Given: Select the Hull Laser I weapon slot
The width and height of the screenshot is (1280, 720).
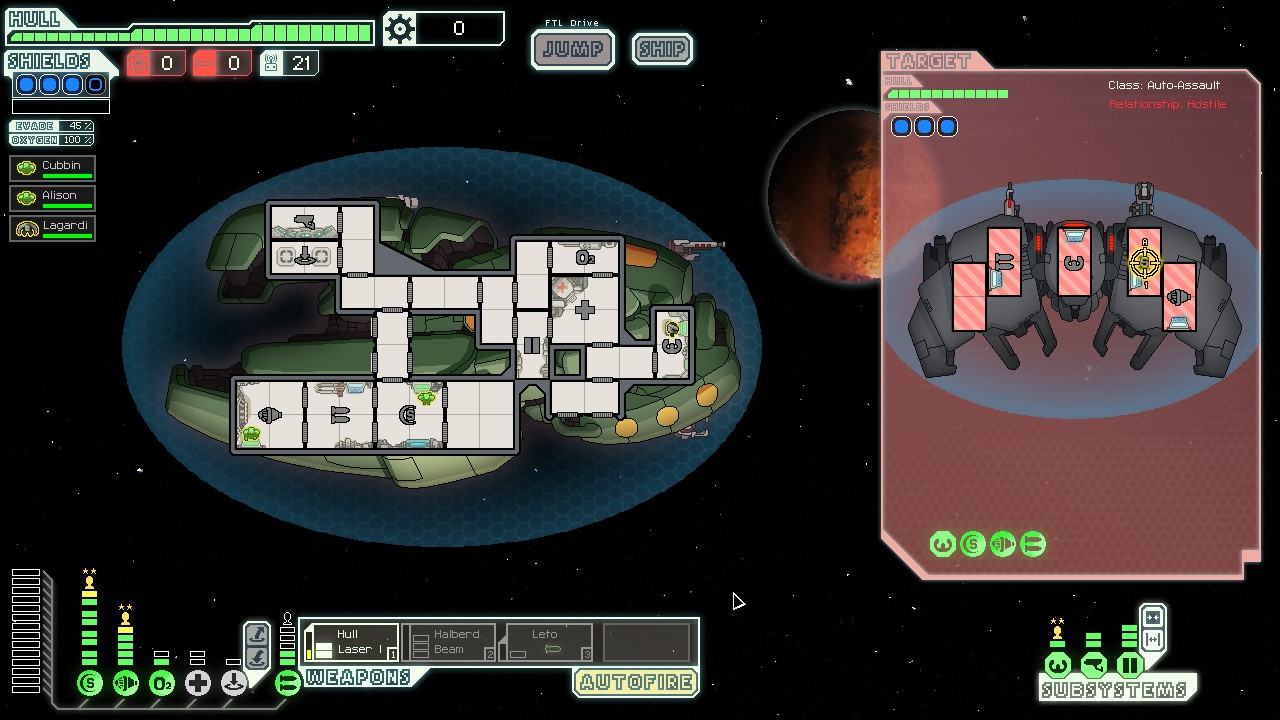Looking at the screenshot, I should 351,642.
